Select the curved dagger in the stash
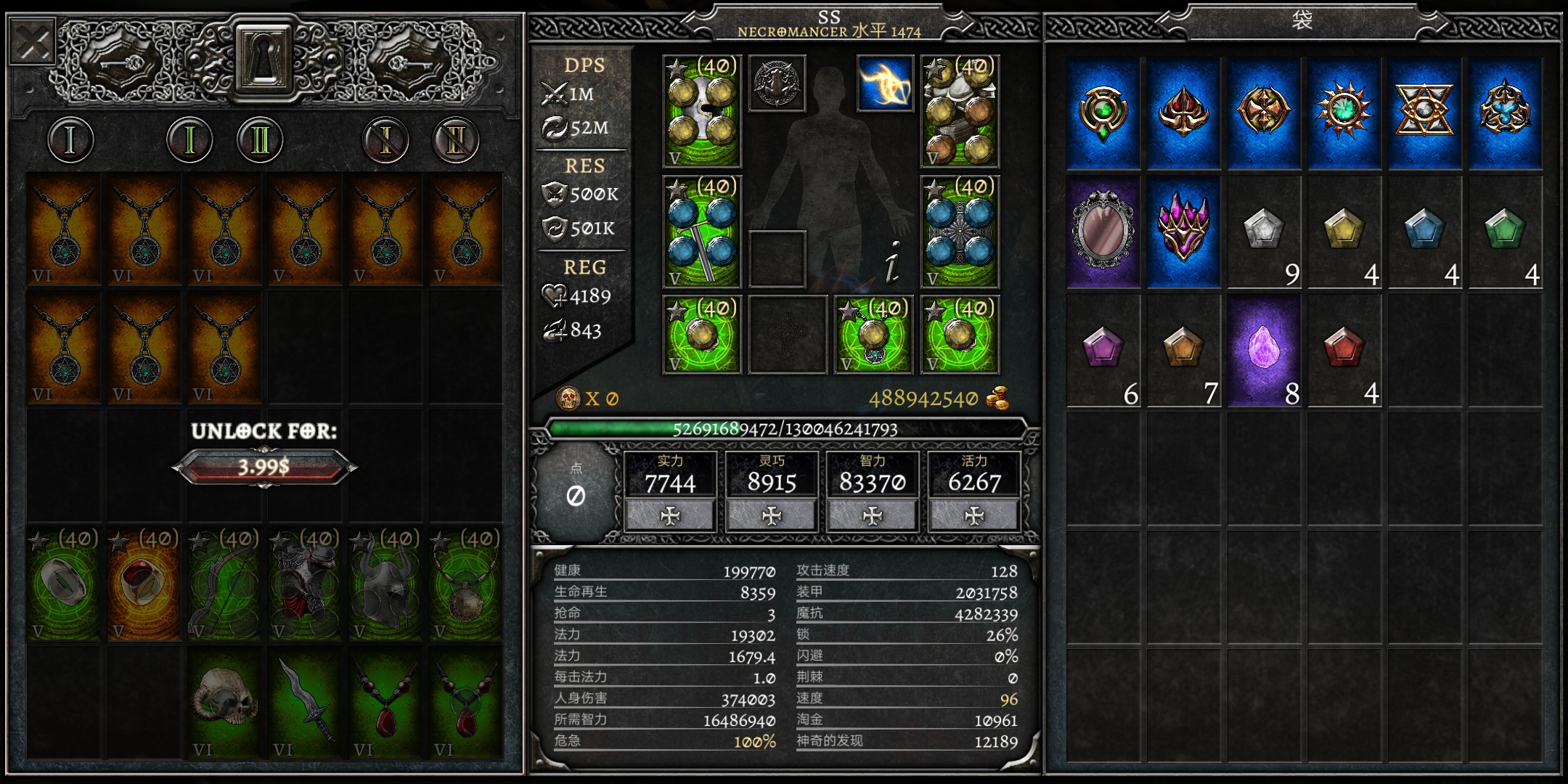Viewport: 1568px width, 784px height. 304,702
